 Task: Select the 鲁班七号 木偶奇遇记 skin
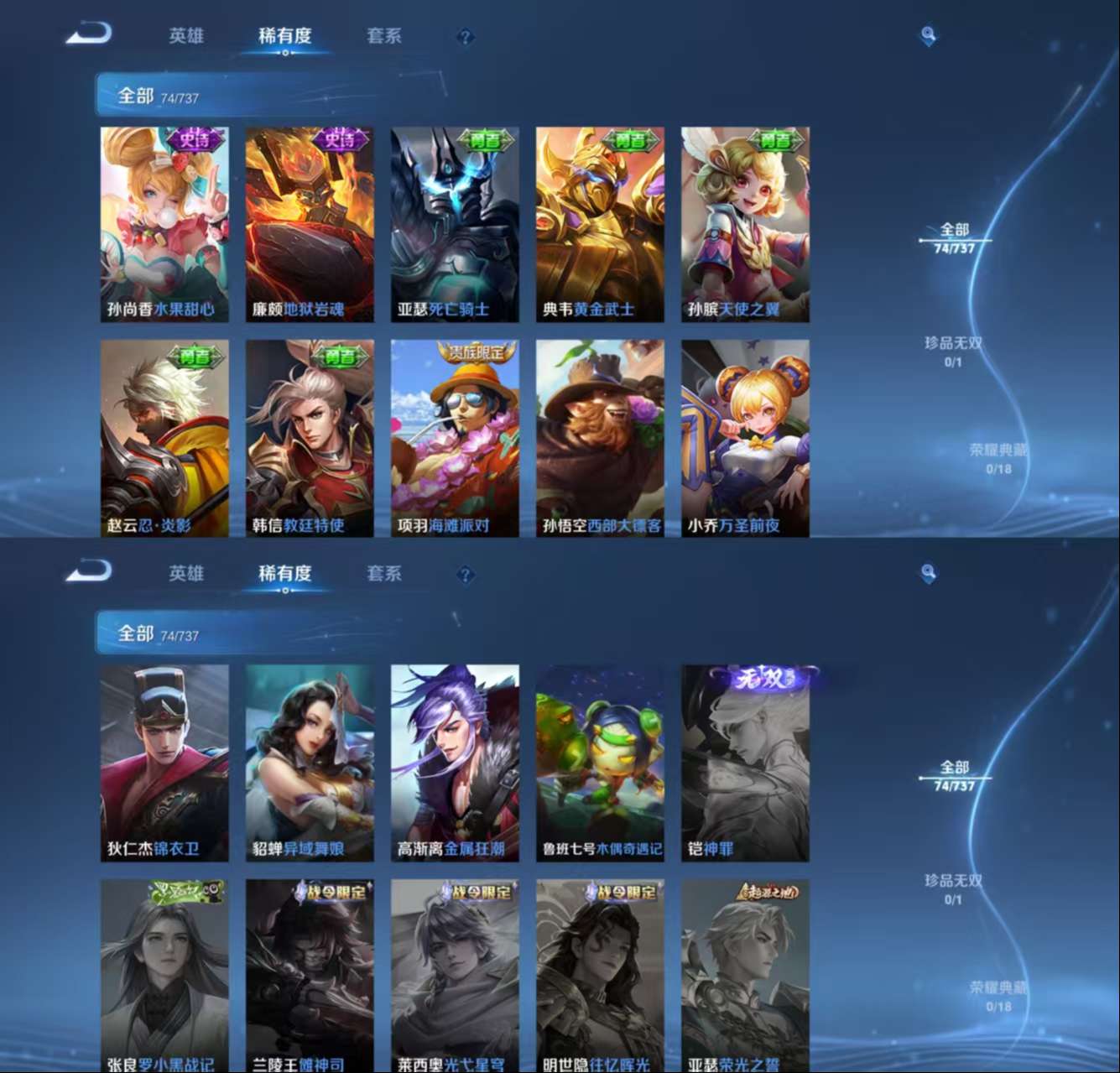(x=600, y=763)
